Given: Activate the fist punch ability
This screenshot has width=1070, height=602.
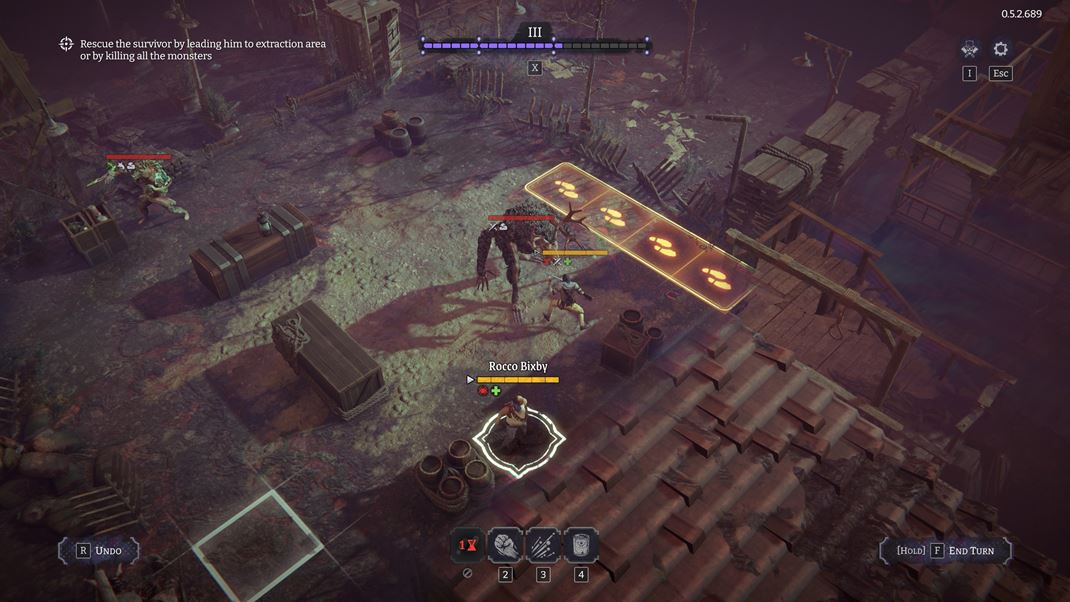Looking at the screenshot, I should click(505, 545).
